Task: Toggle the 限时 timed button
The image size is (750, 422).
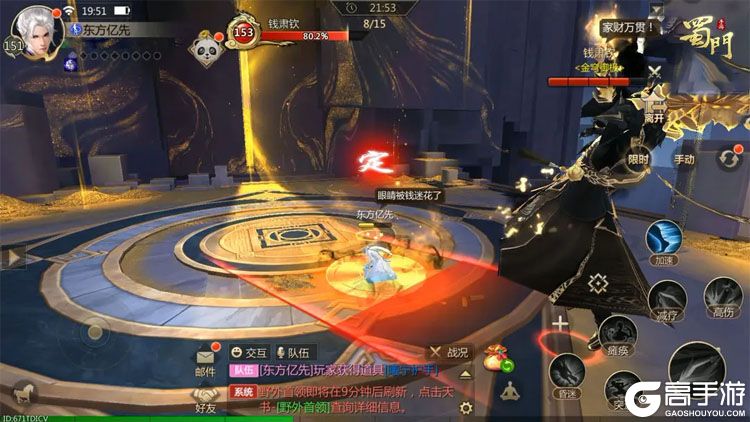Action: coord(638,156)
